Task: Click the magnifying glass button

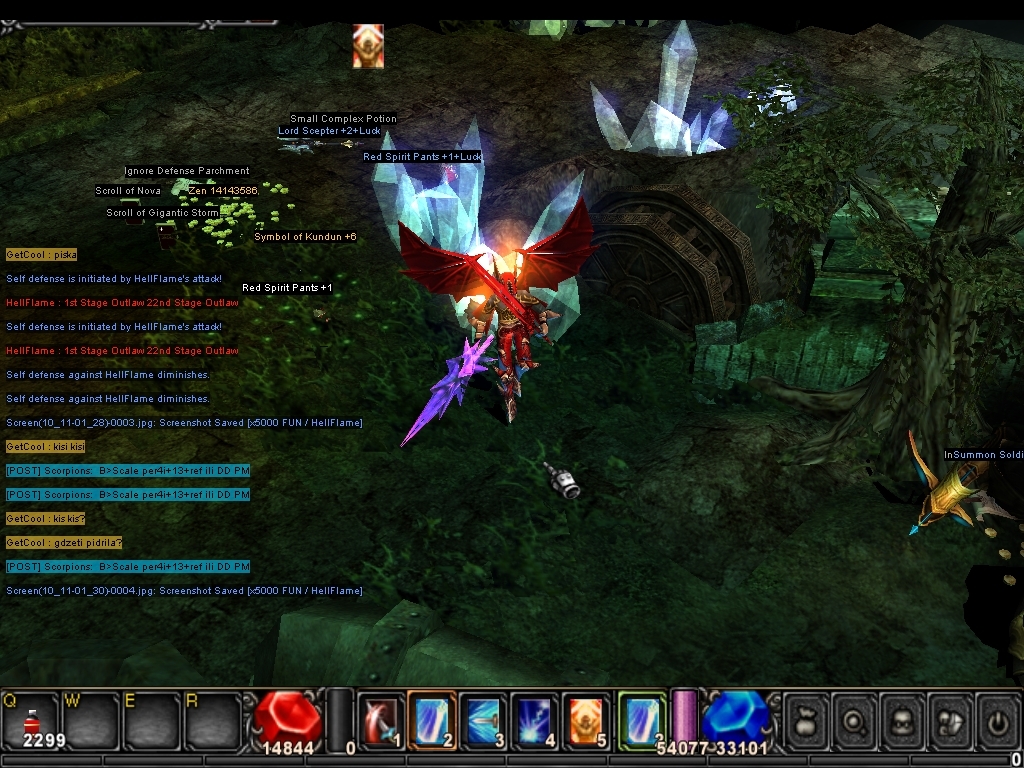Action: tap(854, 720)
